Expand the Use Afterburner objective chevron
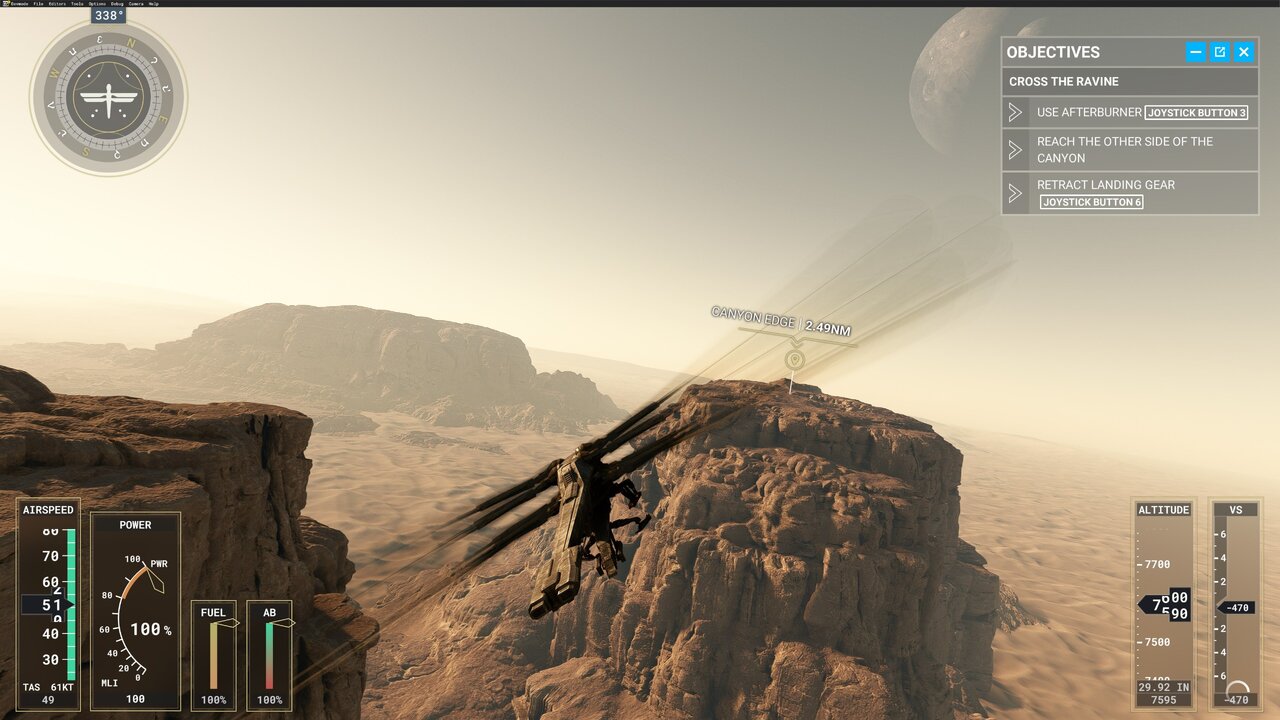 (1015, 112)
